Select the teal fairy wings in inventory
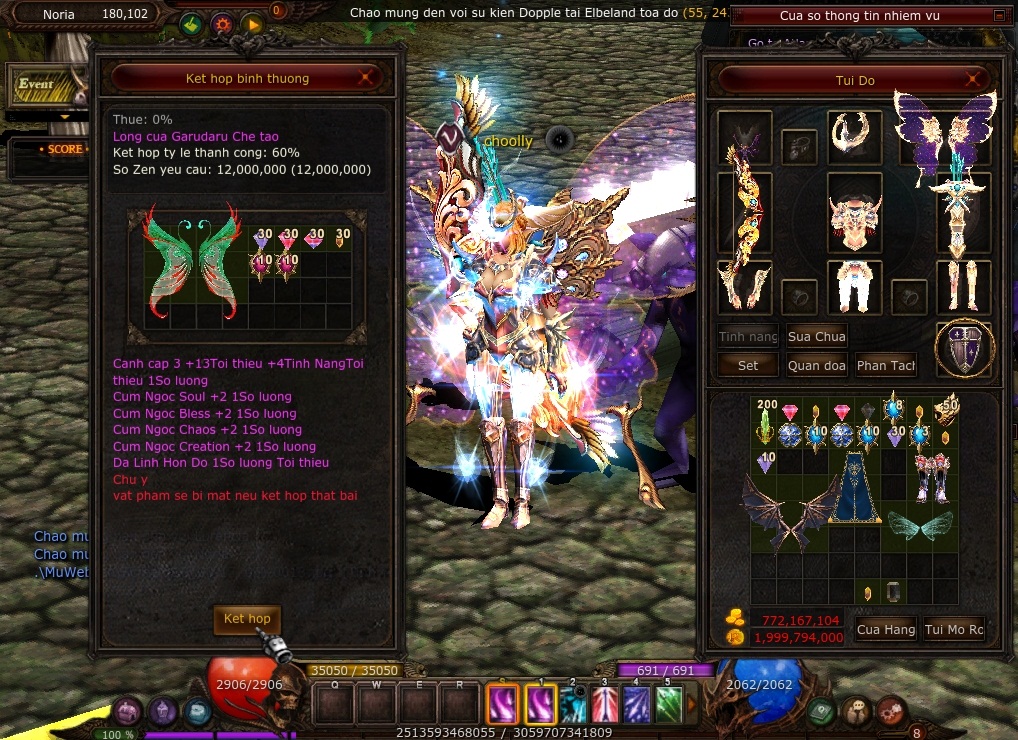This screenshot has height=740, width=1018. click(x=918, y=524)
